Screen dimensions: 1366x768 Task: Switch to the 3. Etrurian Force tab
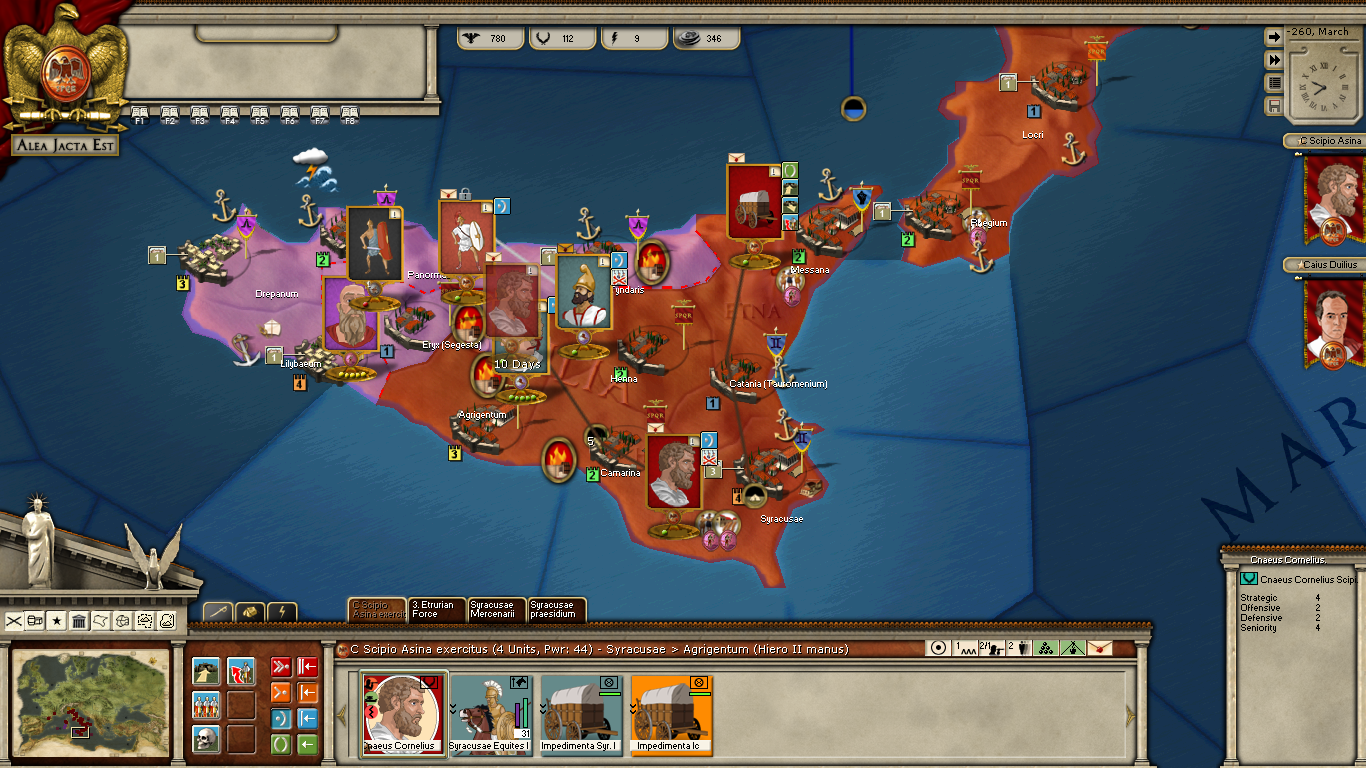point(437,610)
